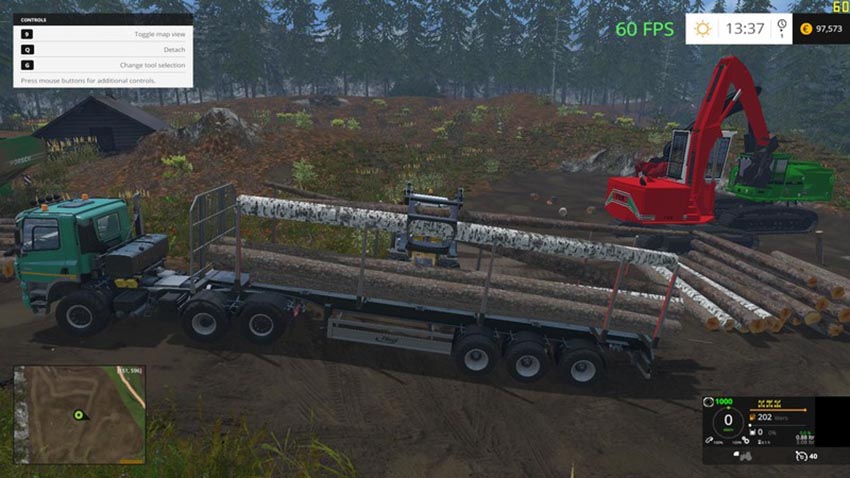
Task: Select the gold euro coin icon
Action: pyautogui.click(x=806, y=29)
